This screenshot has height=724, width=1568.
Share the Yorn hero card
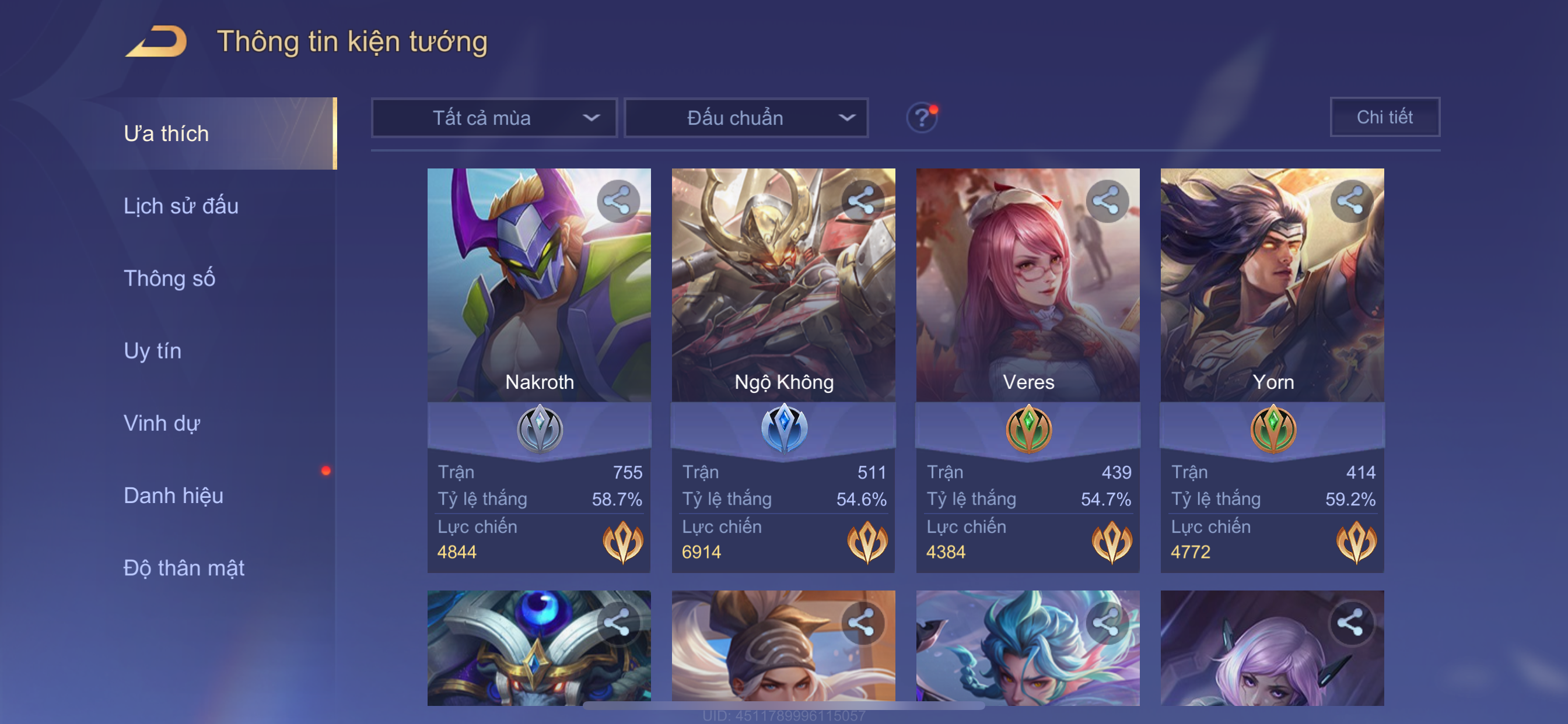click(1350, 201)
